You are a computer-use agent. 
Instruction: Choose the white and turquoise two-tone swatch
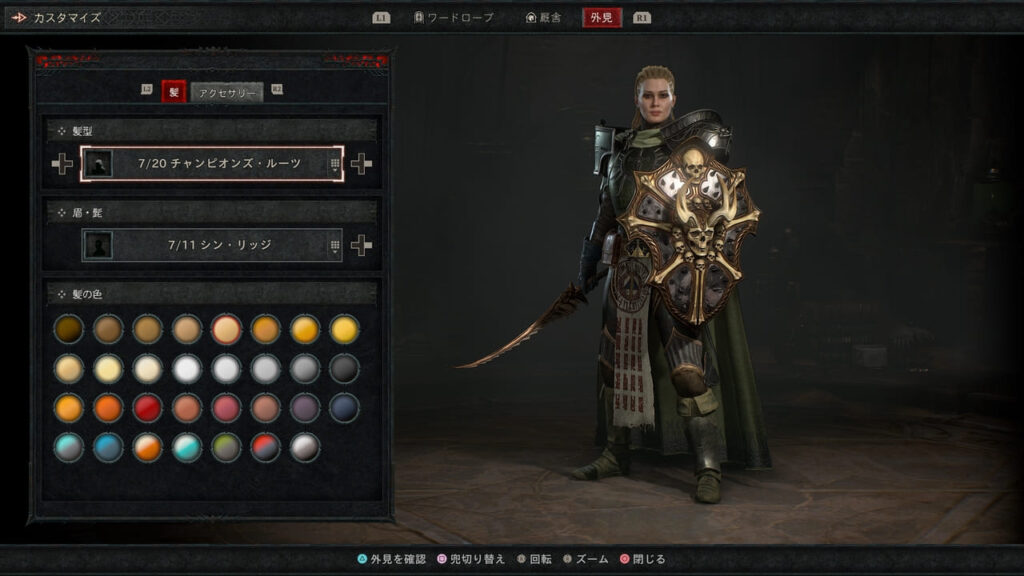click(187, 447)
